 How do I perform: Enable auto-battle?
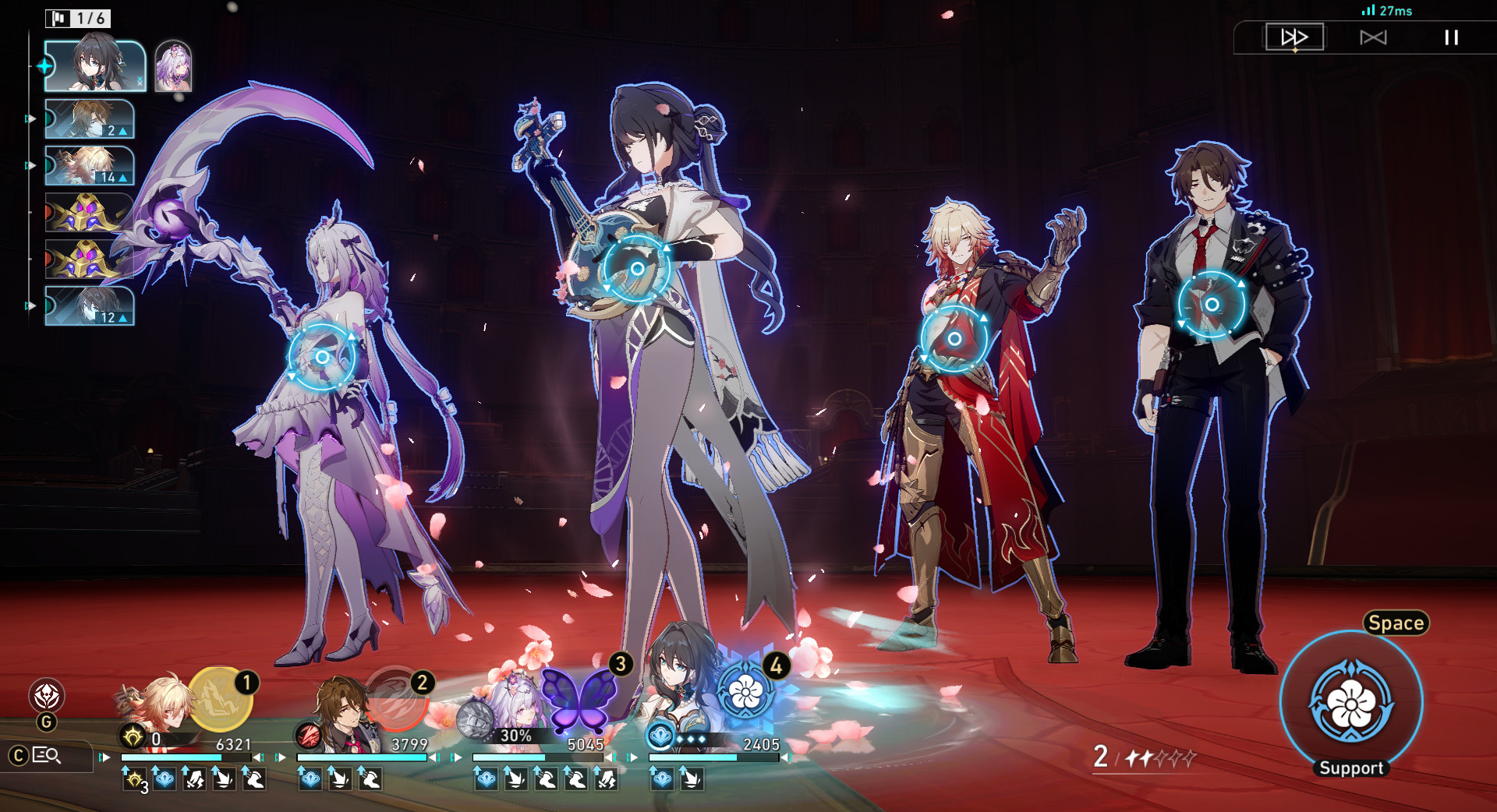[x=1375, y=37]
